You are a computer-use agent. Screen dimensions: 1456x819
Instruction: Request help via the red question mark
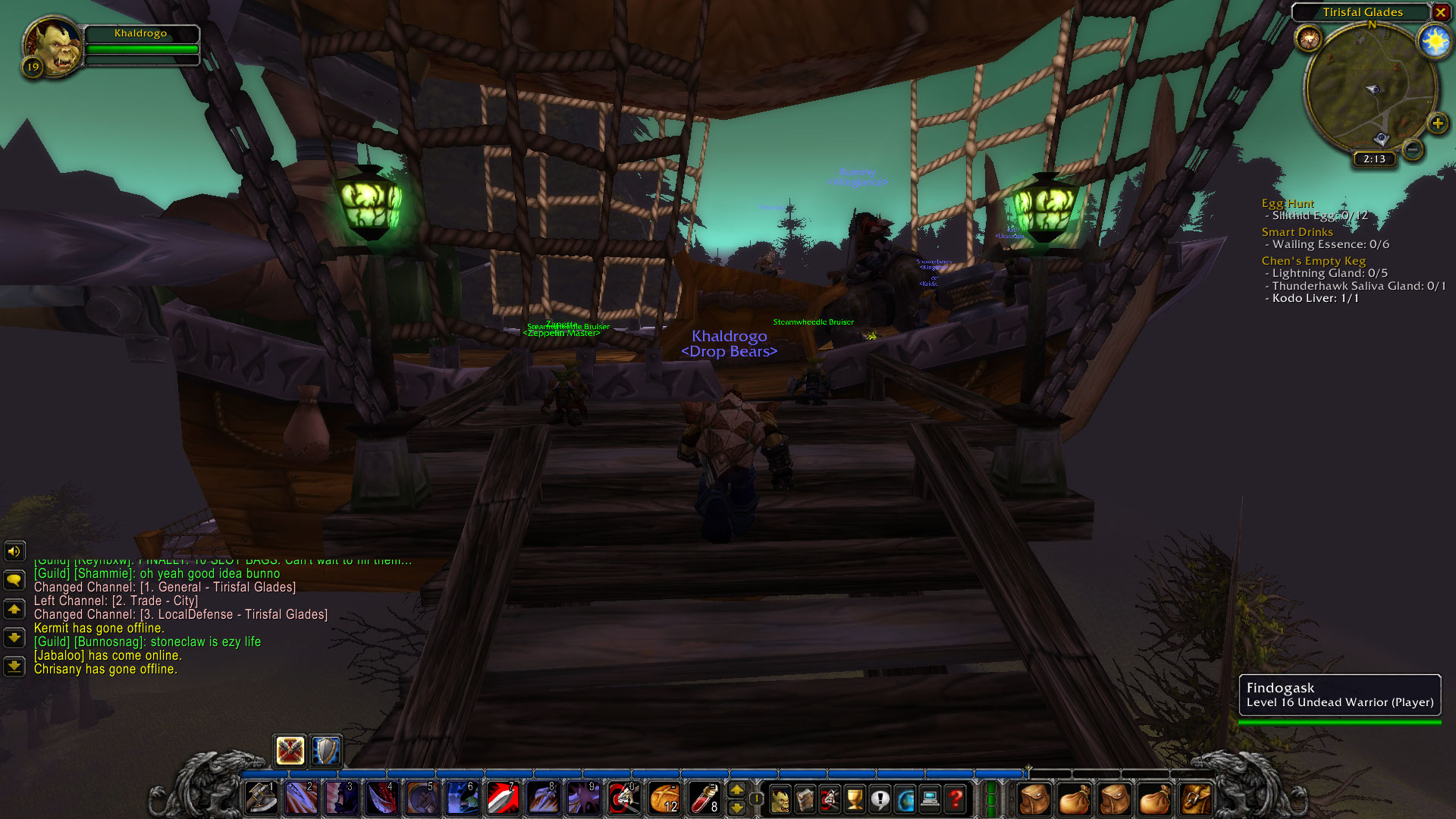(x=955, y=798)
